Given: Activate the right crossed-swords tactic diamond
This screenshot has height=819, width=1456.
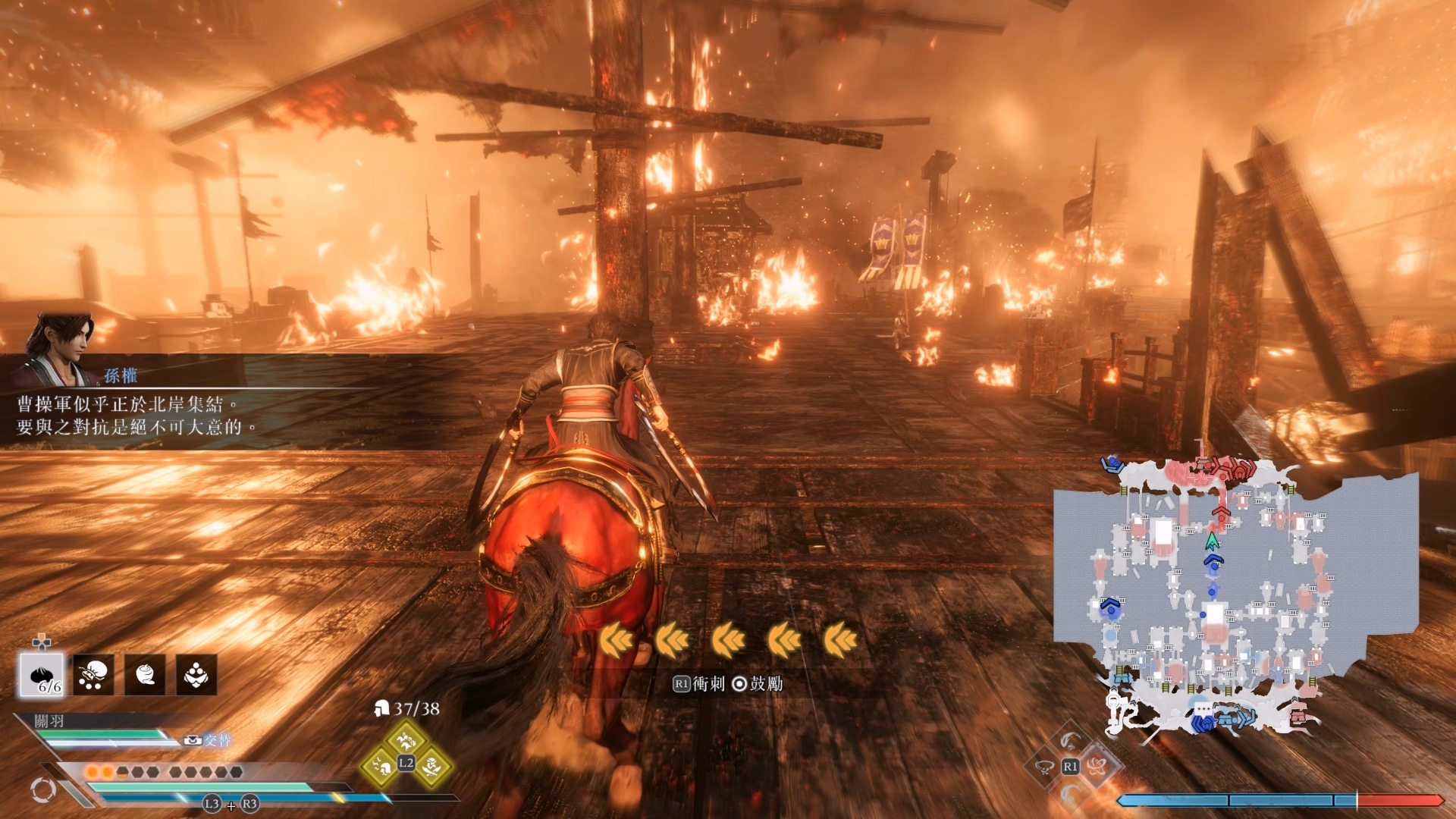Looking at the screenshot, I should [x=431, y=766].
